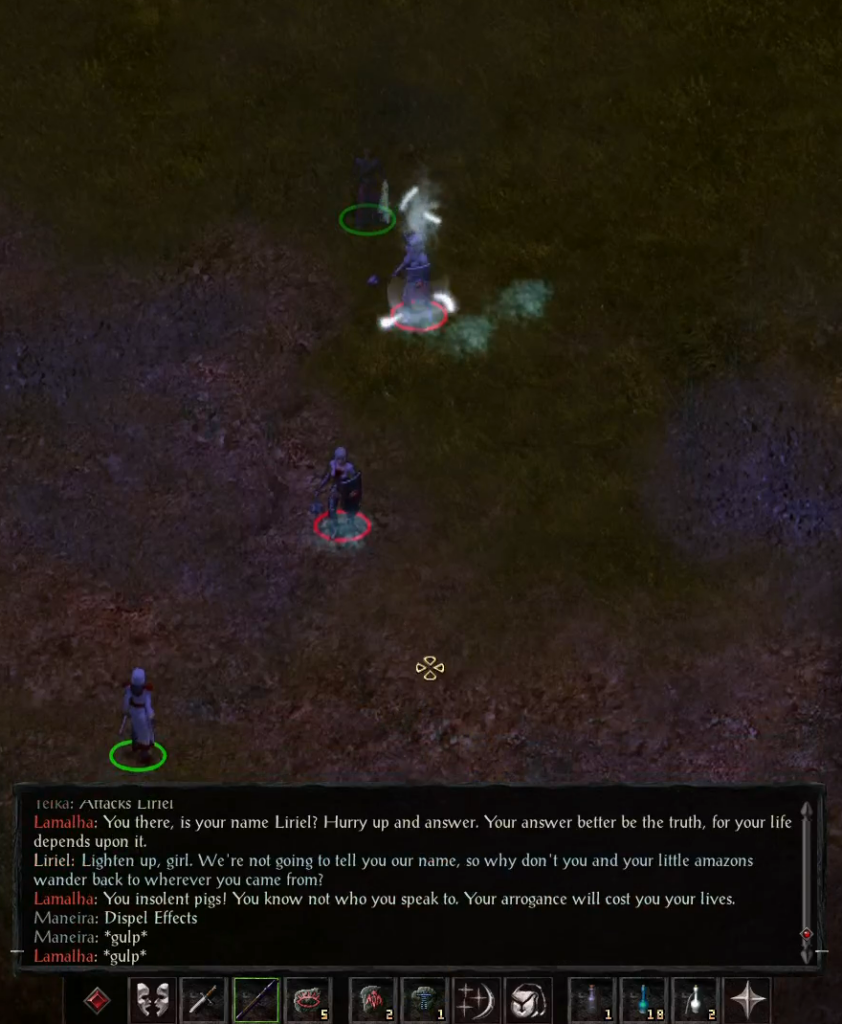Use the white flask with 2 remaining

point(696,1000)
